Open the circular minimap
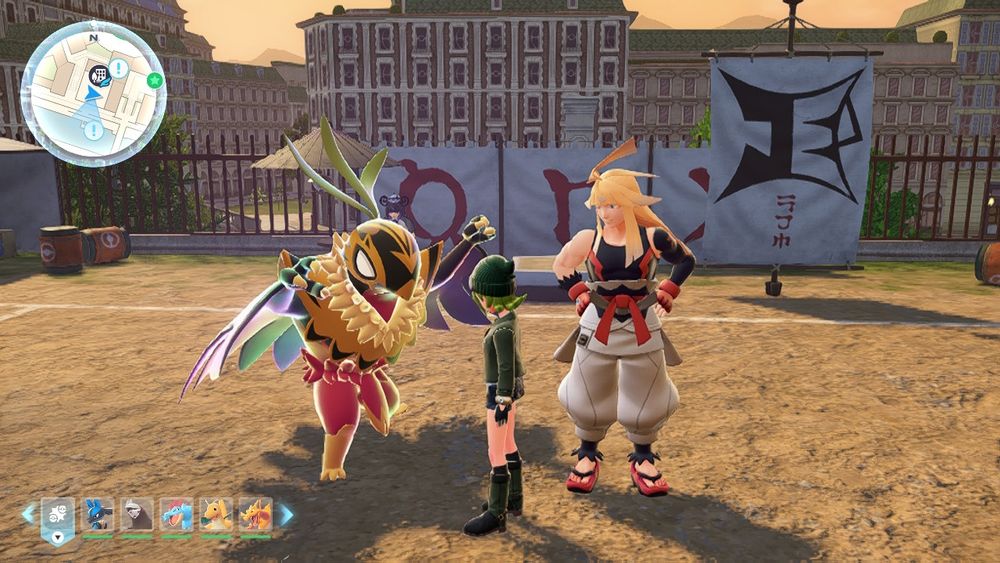 click(92, 94)
